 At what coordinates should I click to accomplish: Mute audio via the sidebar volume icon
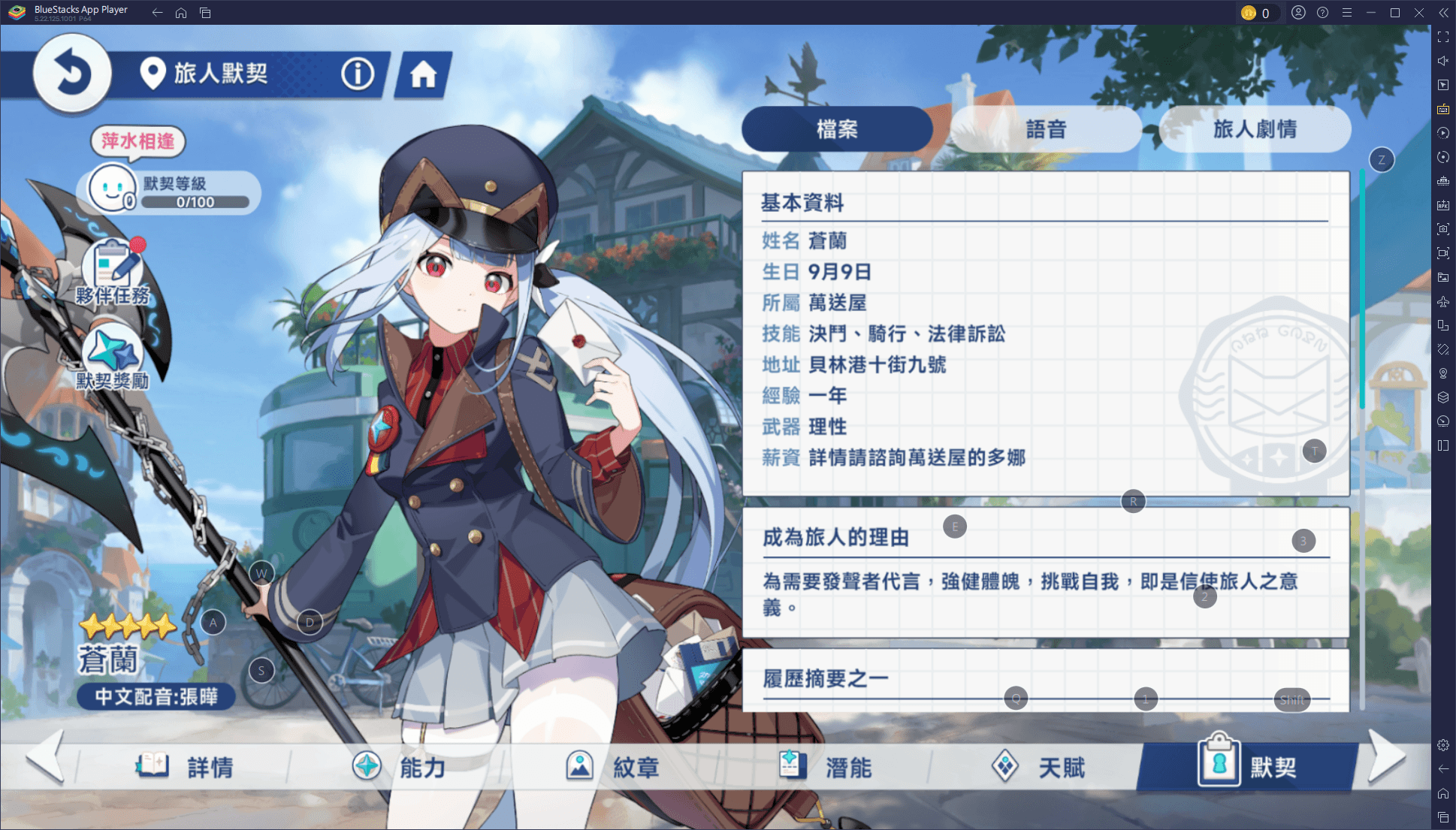coord(1442,60)
